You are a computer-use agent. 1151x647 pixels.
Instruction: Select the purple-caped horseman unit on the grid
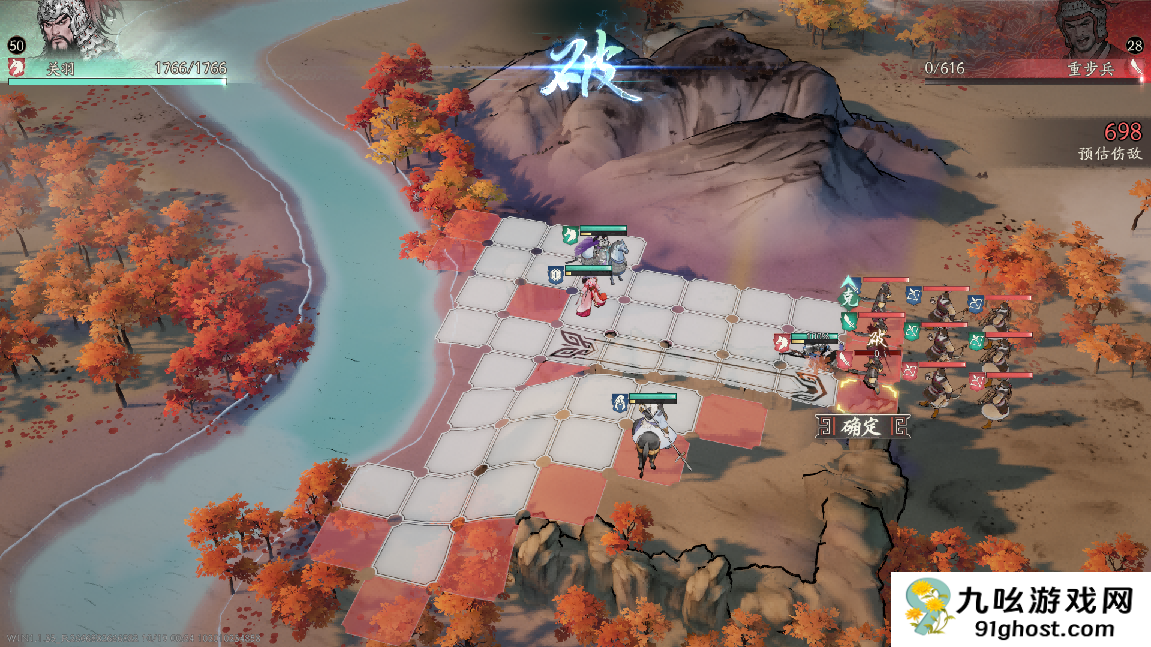click(x=603, y=251)
